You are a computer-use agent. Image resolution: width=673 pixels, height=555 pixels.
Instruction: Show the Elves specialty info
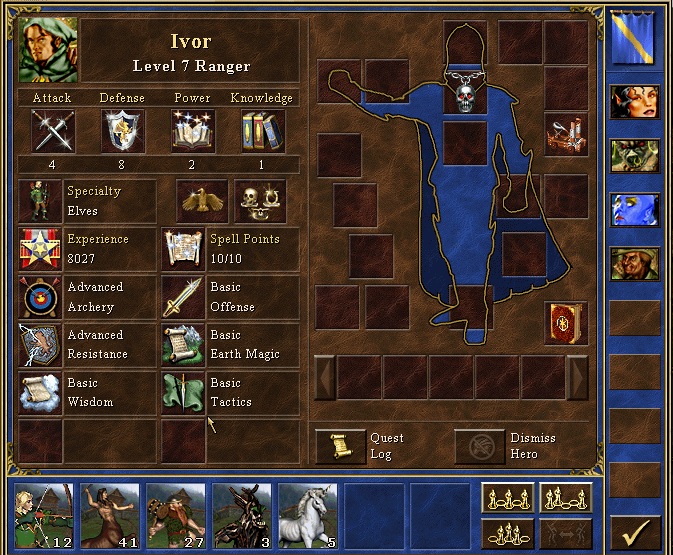pos(39,201)
